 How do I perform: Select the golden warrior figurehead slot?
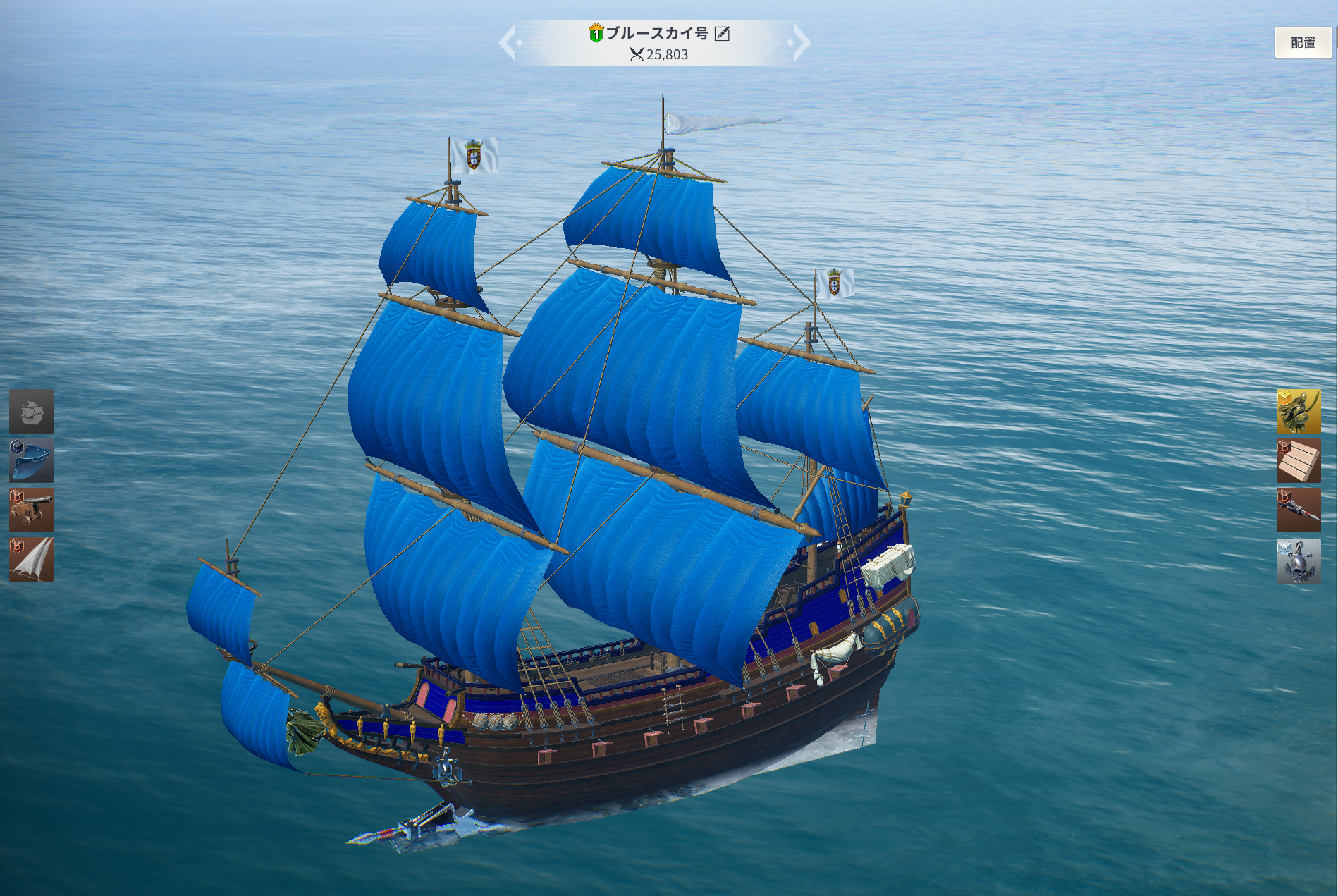click(x=1298, y=412)
